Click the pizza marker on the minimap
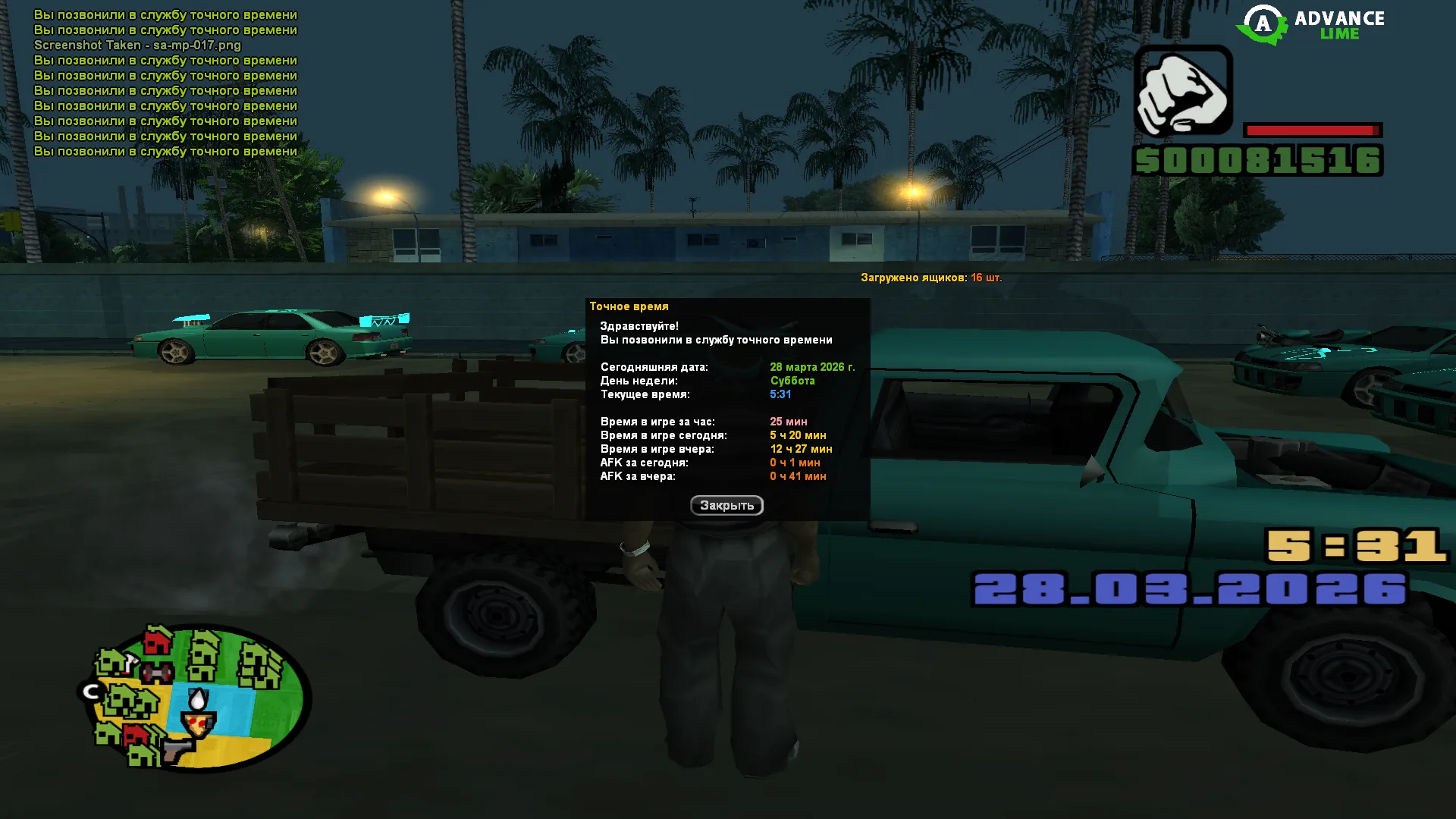Screen dimensions: 1456x819 pos(199,724)
